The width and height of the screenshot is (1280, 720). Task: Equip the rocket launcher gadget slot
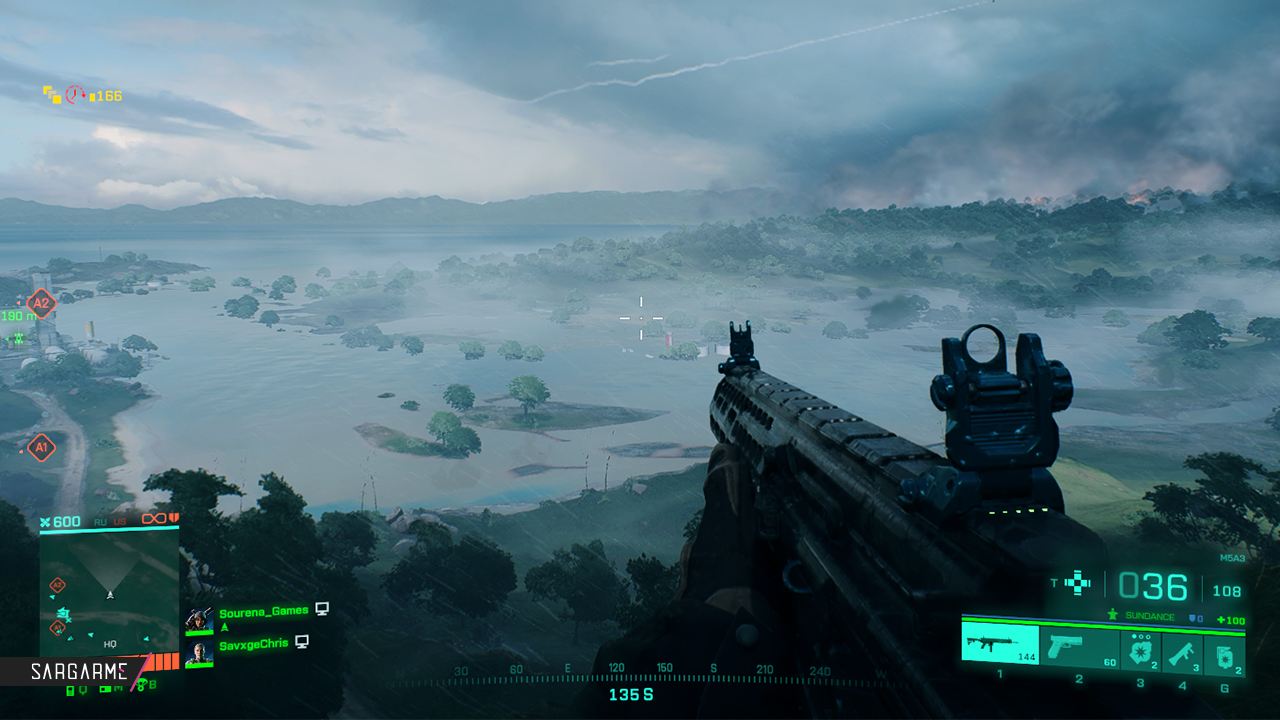pos(1182,653)
